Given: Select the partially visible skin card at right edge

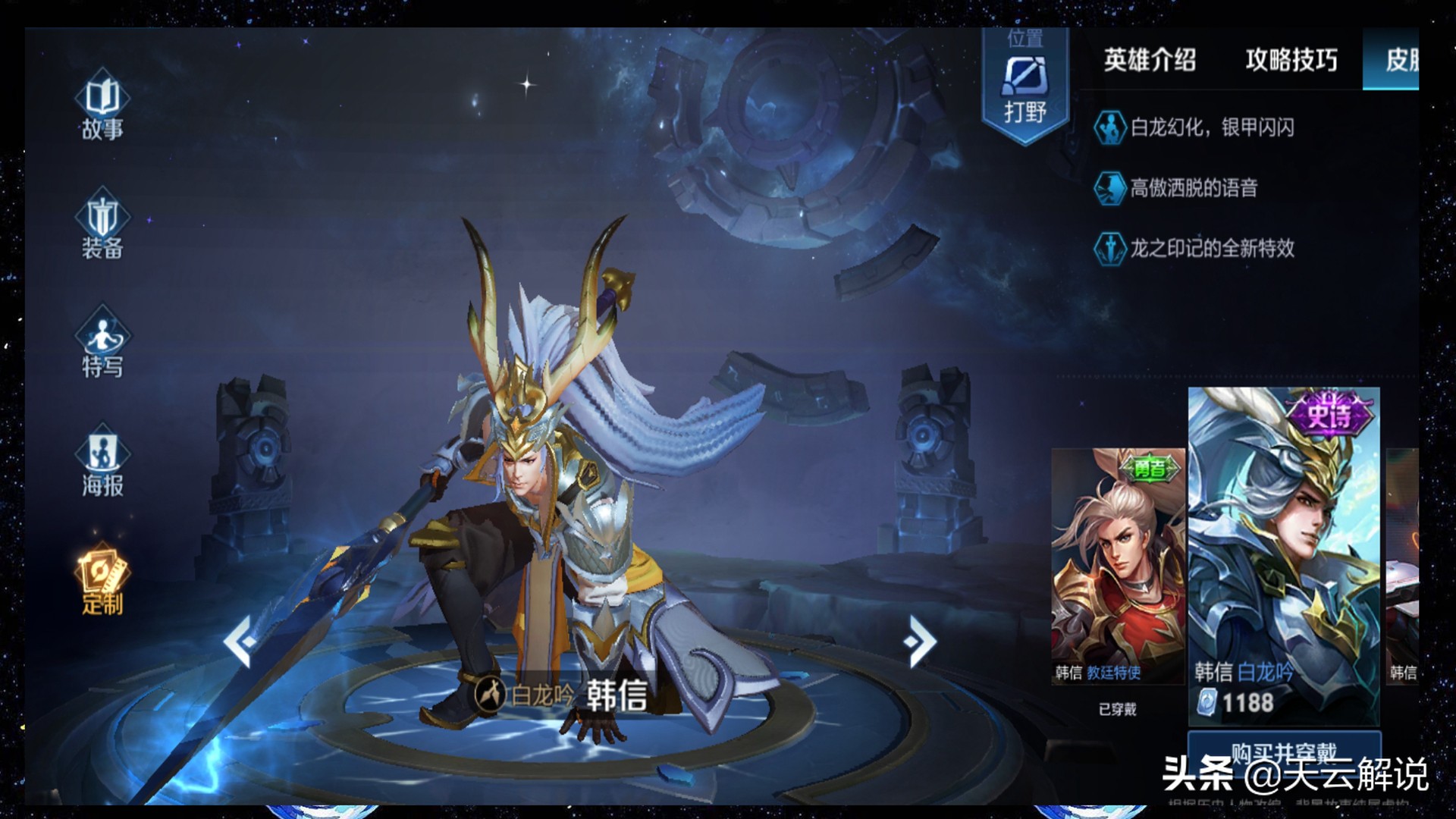Looking at the screenshot, I should [1403, 565].
